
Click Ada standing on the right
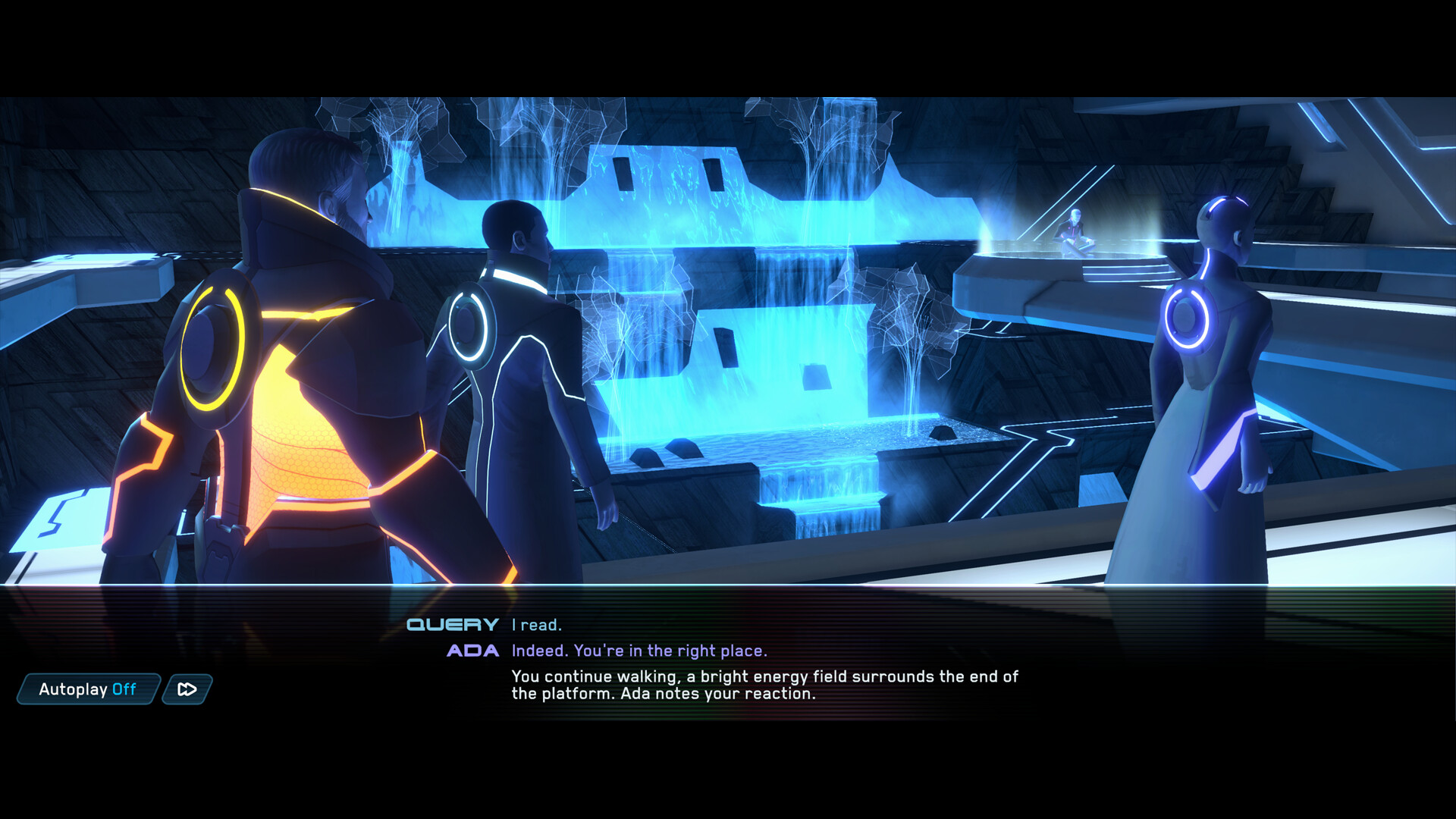1213,417
